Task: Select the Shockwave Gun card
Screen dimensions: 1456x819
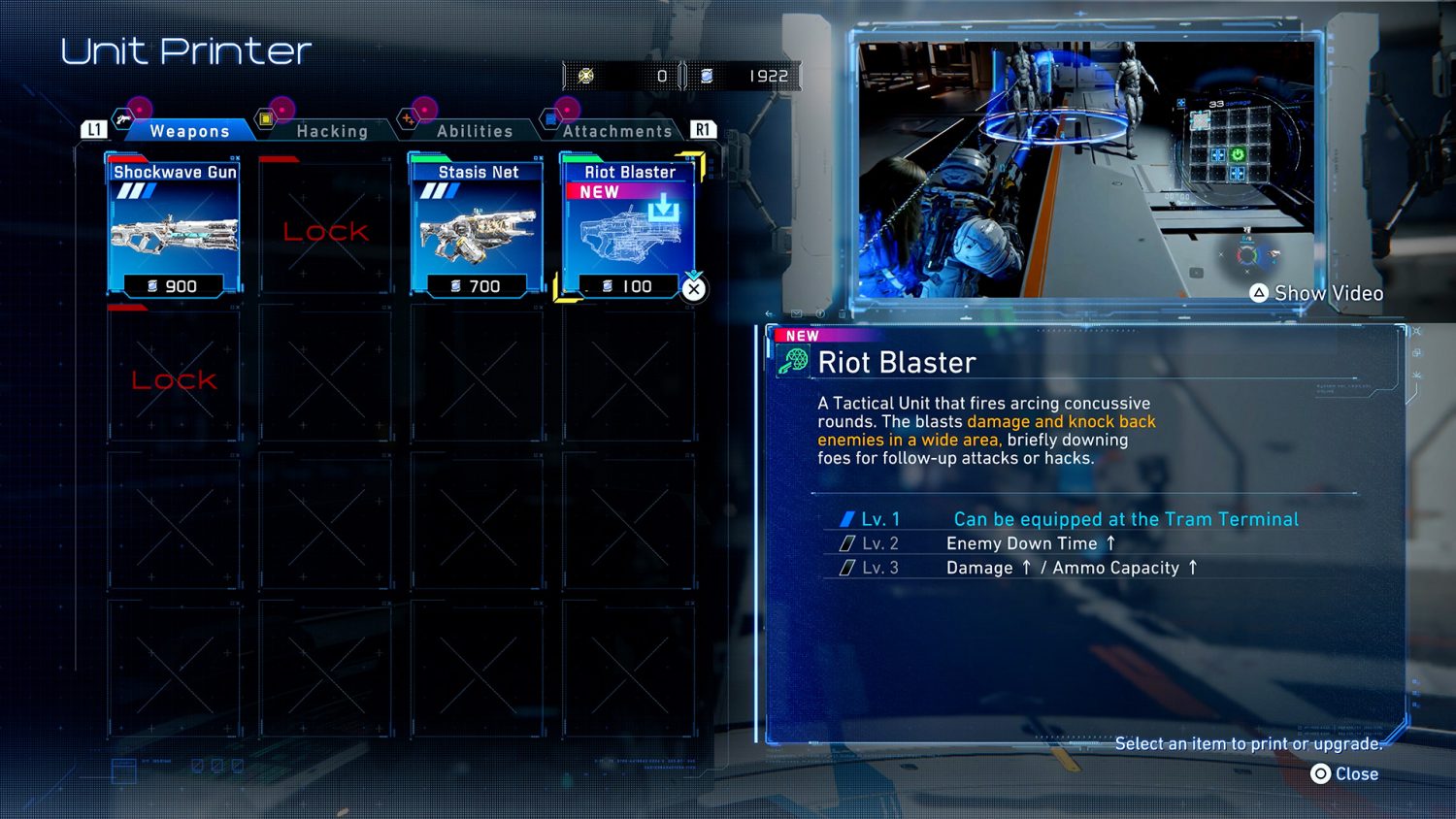Action: (175, 228)
